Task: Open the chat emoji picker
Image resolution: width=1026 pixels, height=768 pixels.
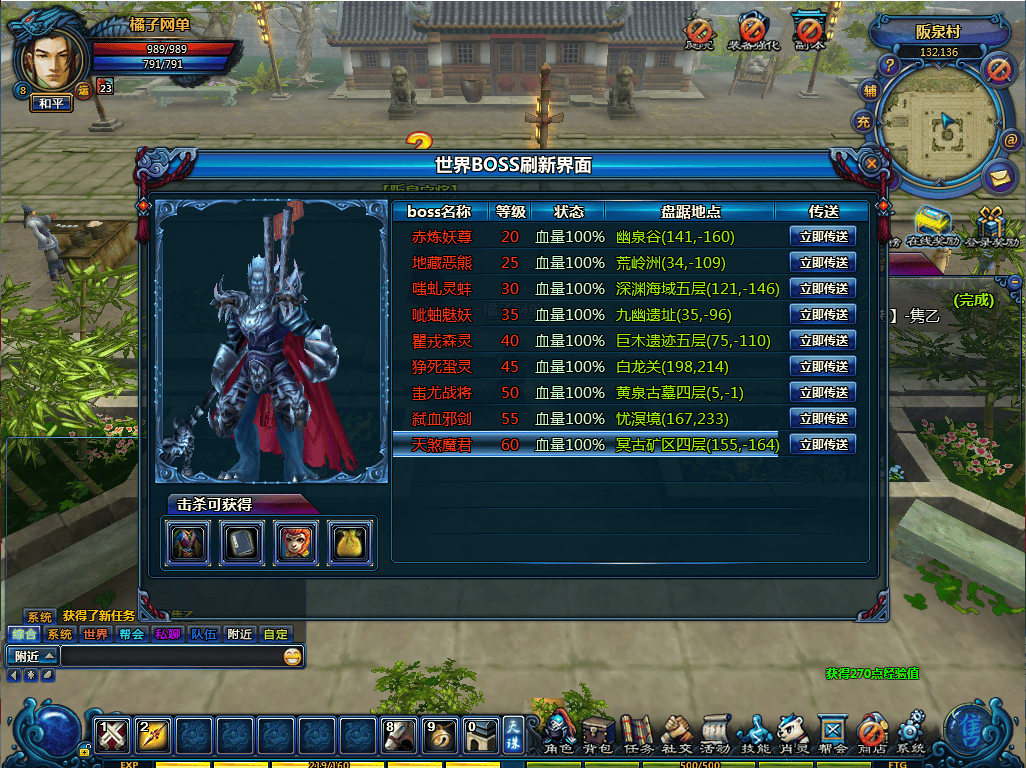Action: click(x=292, y=657)
